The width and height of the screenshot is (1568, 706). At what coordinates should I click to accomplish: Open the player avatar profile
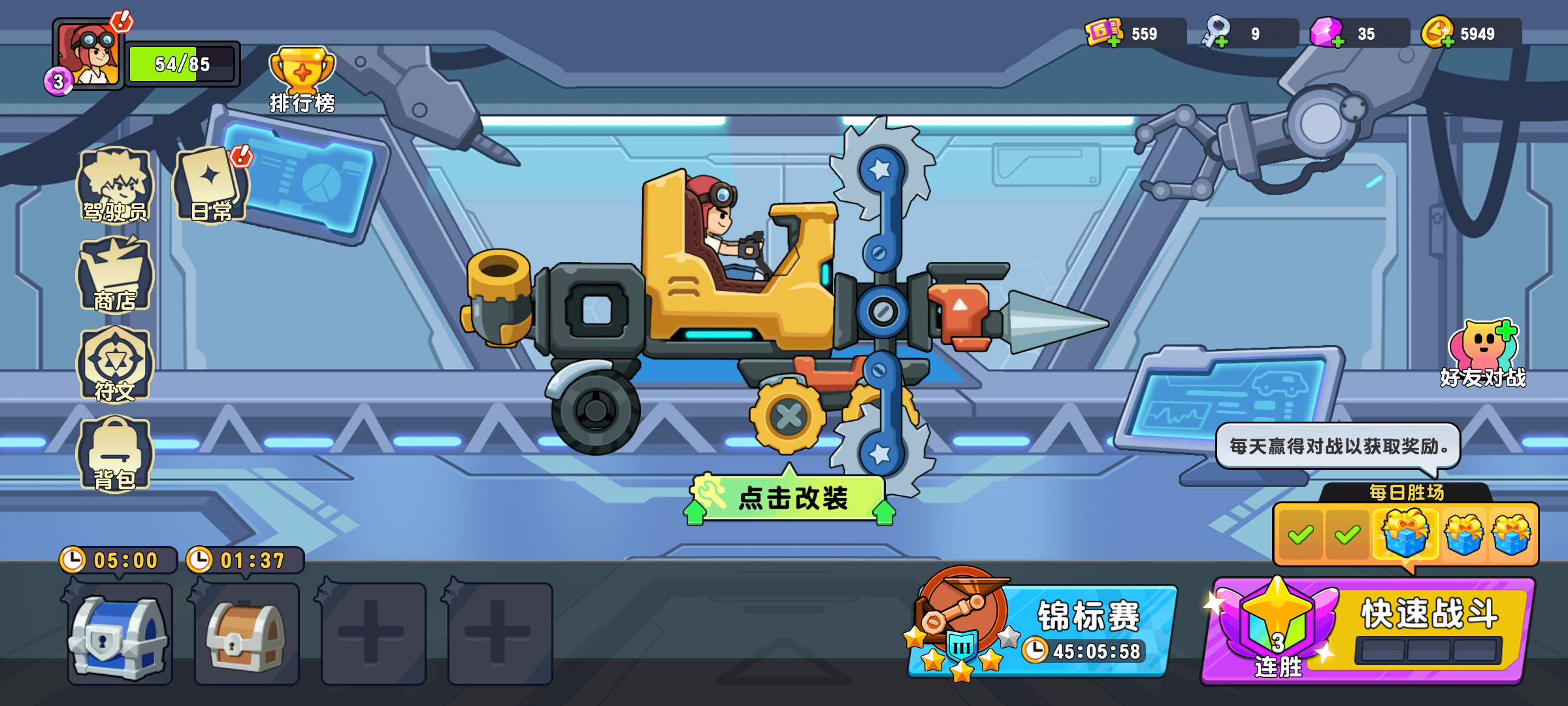[89, 55]
